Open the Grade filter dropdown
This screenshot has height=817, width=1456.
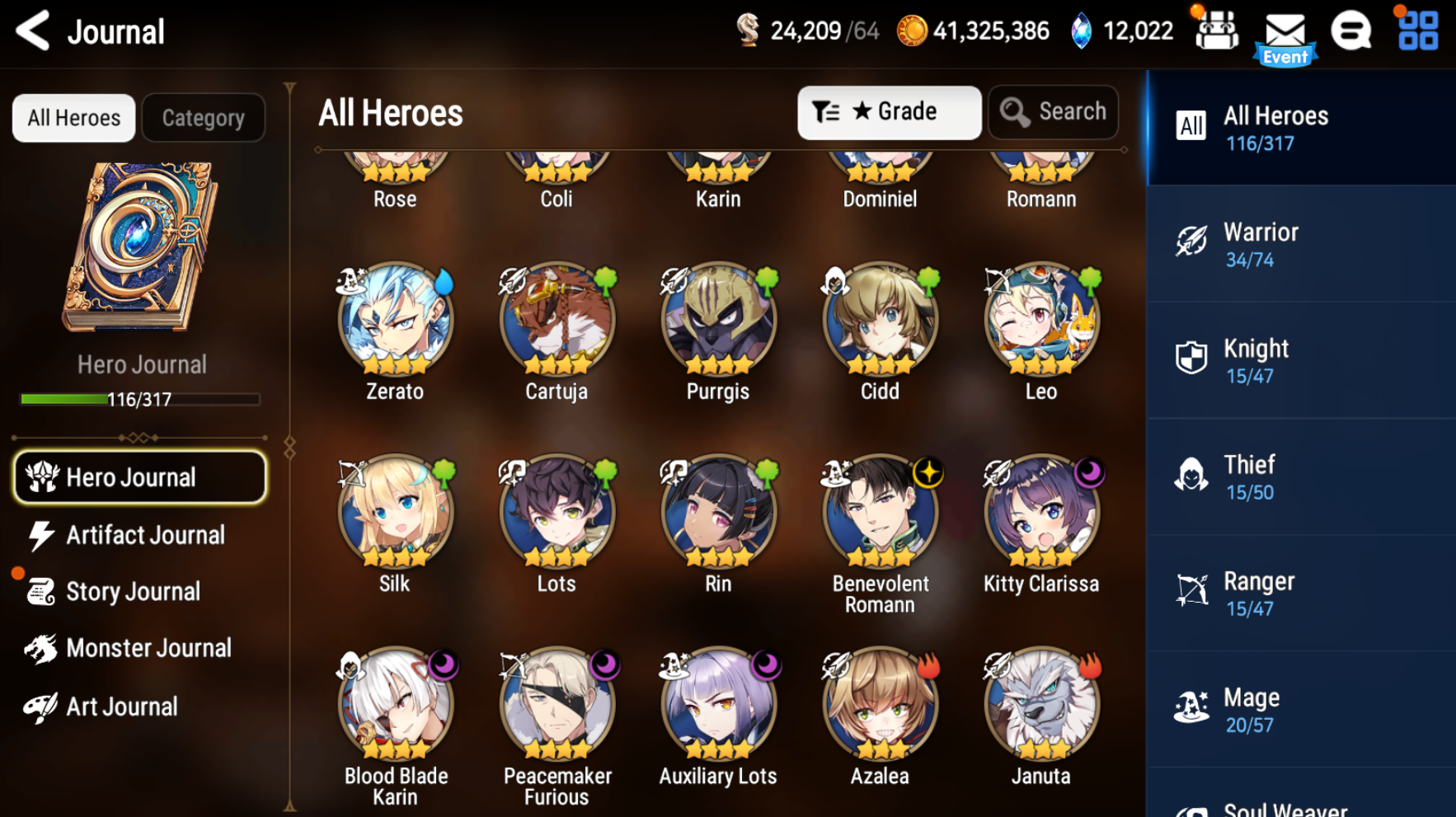890,112
